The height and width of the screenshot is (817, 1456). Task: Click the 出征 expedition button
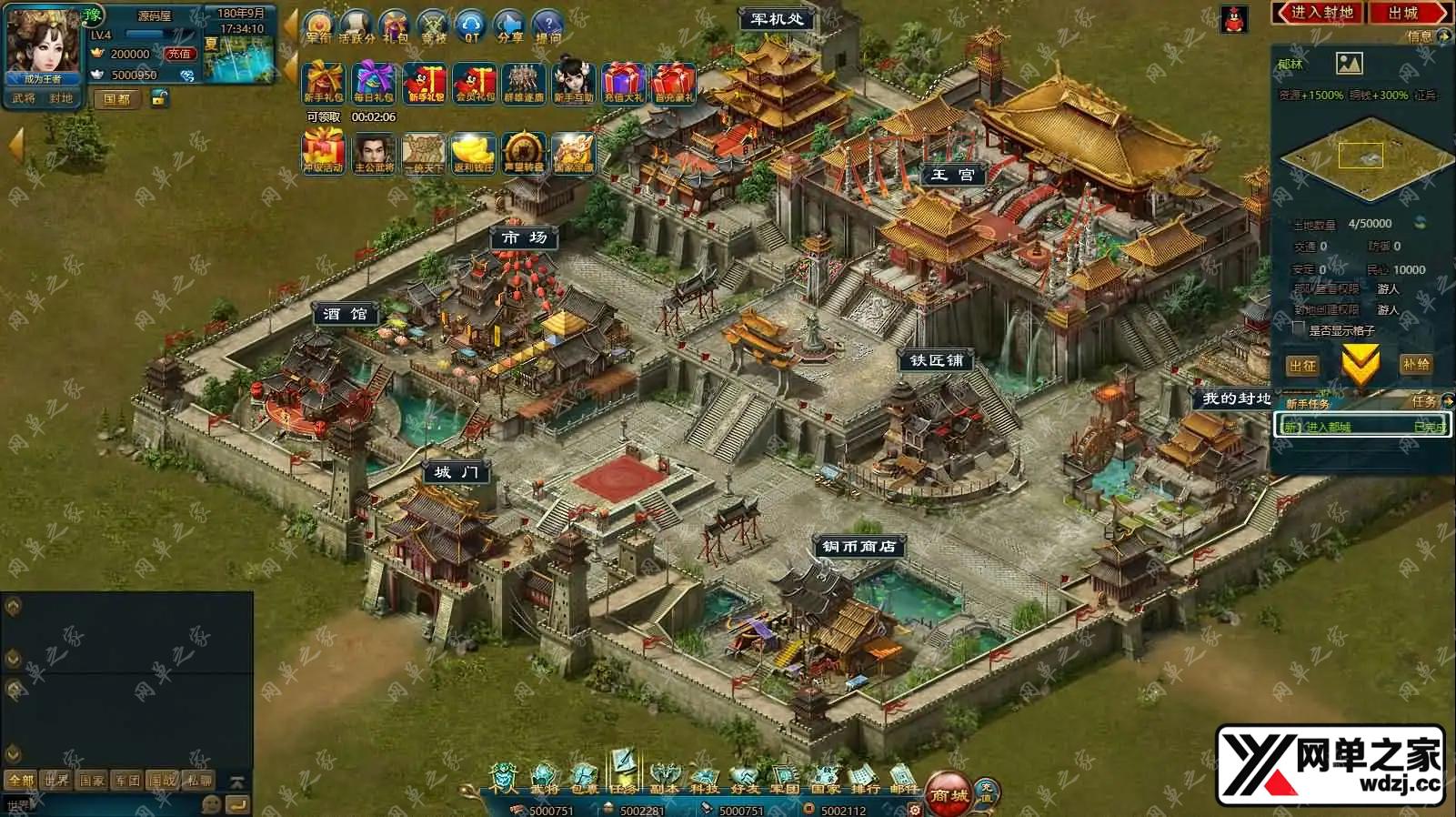coord(1302,365)
